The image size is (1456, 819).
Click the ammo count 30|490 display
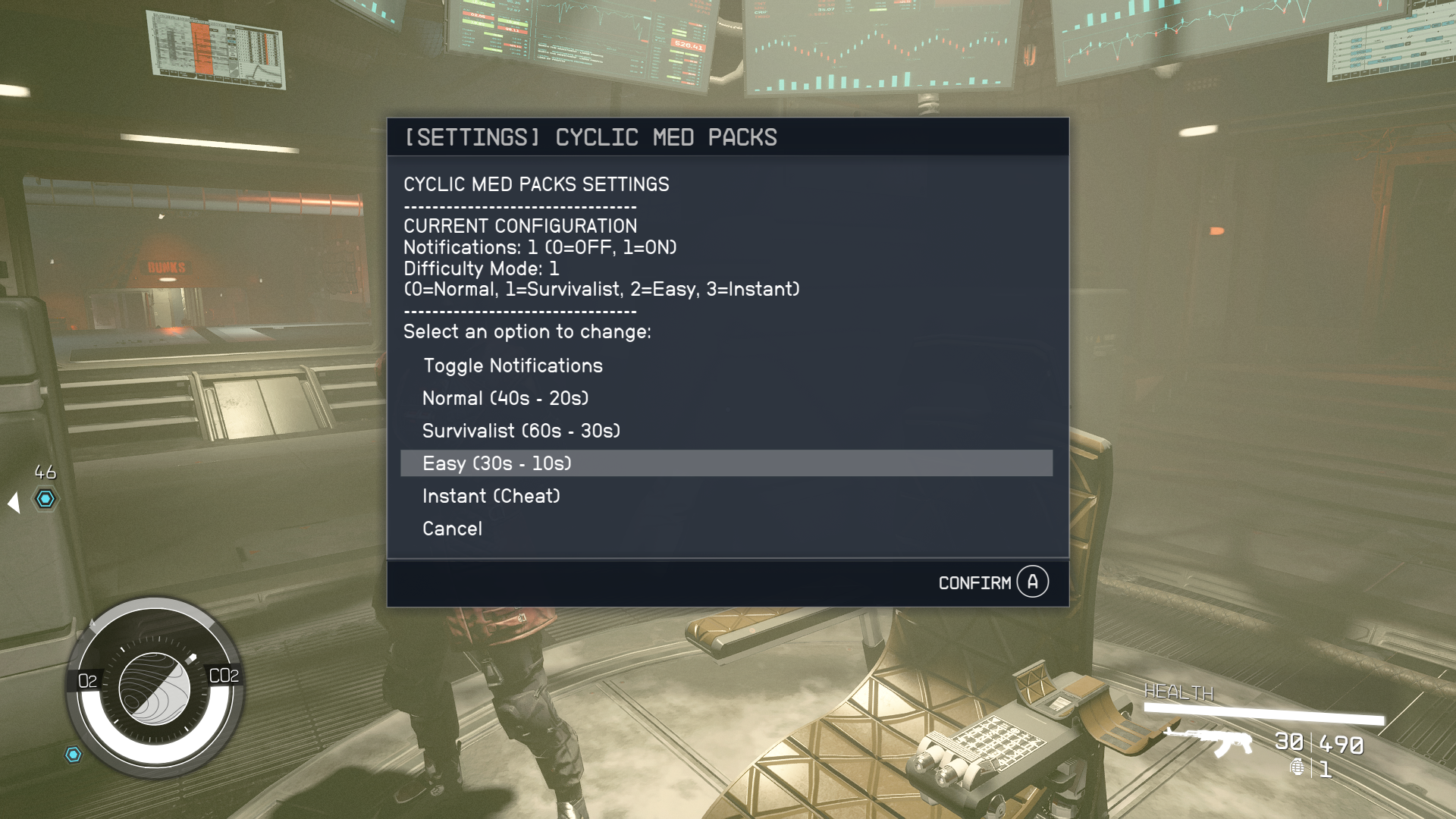[1317, 743]
